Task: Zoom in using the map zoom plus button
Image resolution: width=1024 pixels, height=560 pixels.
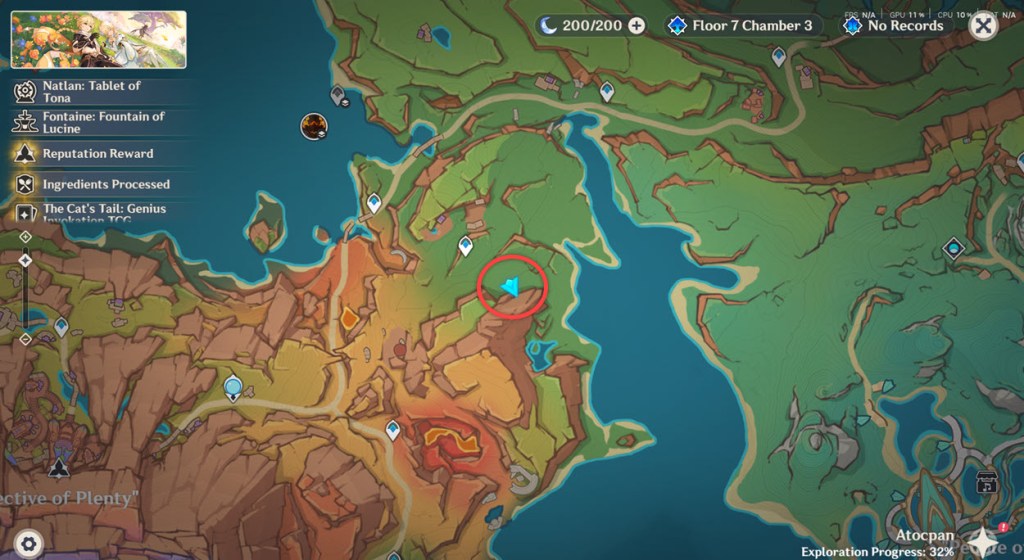Action: pos(25,237)
